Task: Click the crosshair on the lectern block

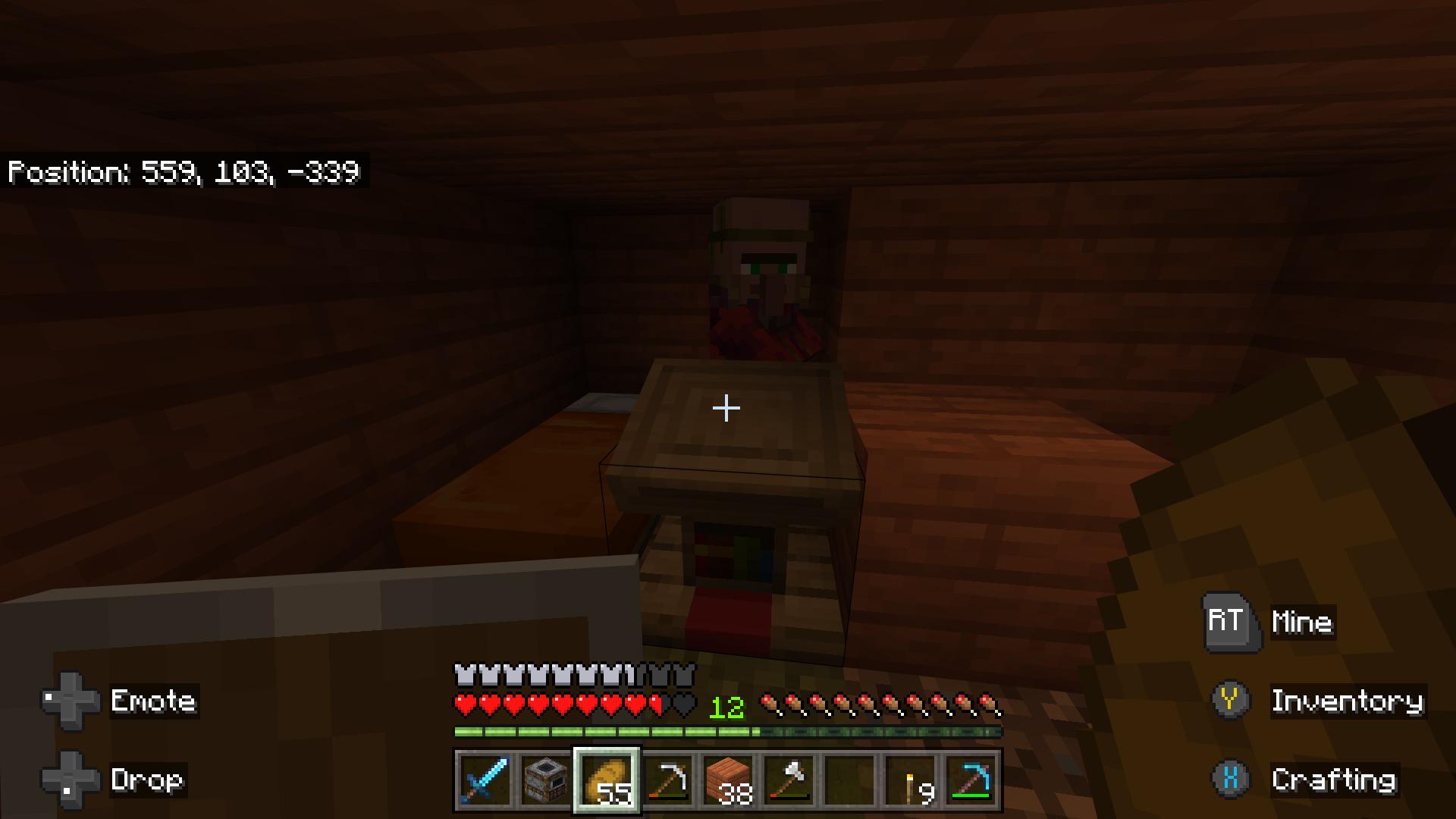Action: (726, 408)
